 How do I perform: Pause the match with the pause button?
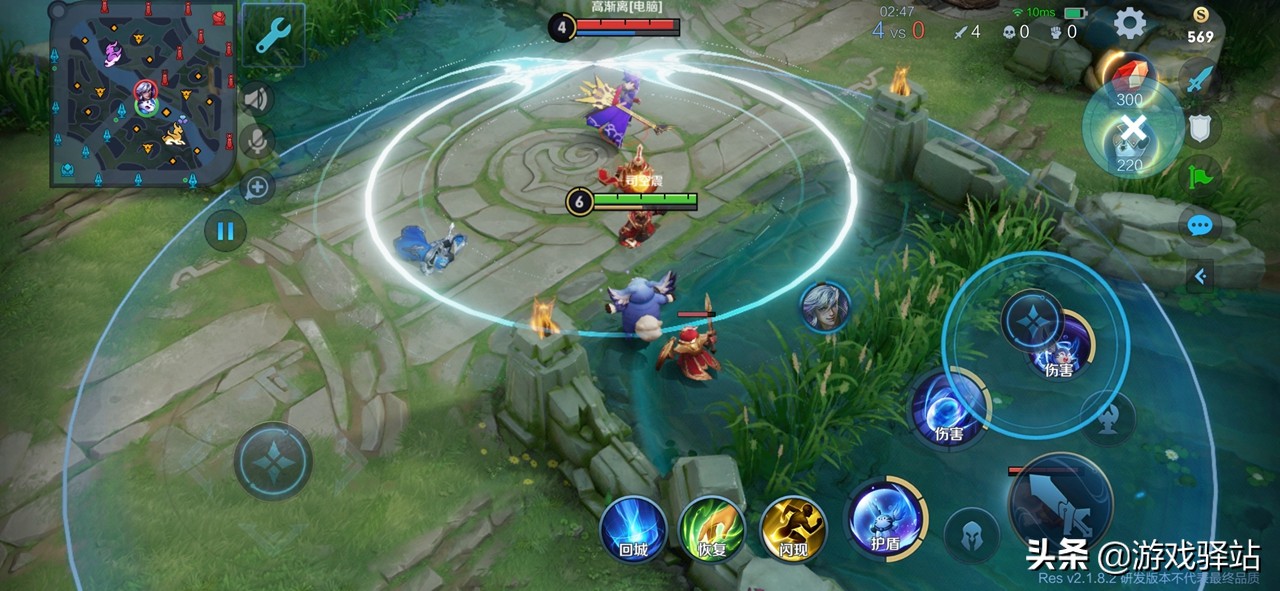(225, 231)
